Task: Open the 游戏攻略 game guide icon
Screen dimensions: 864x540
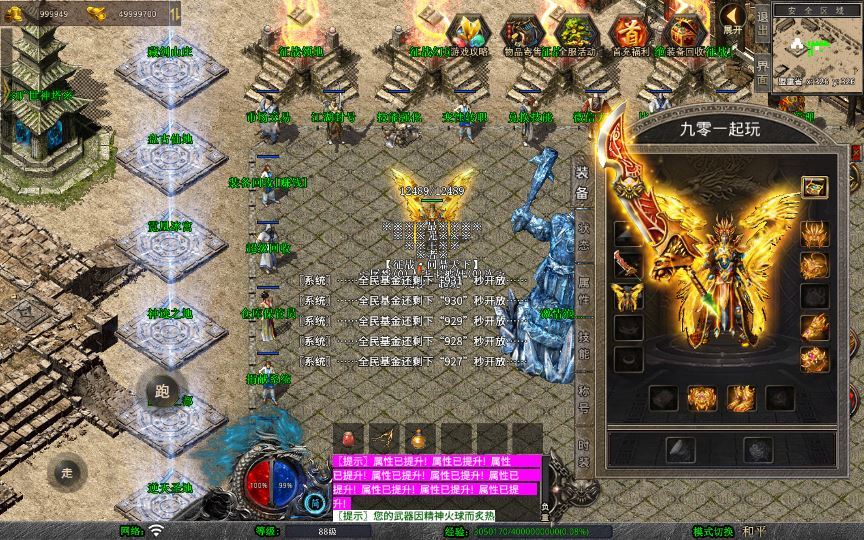Action: pyautogui.click(x=467, y=33)
